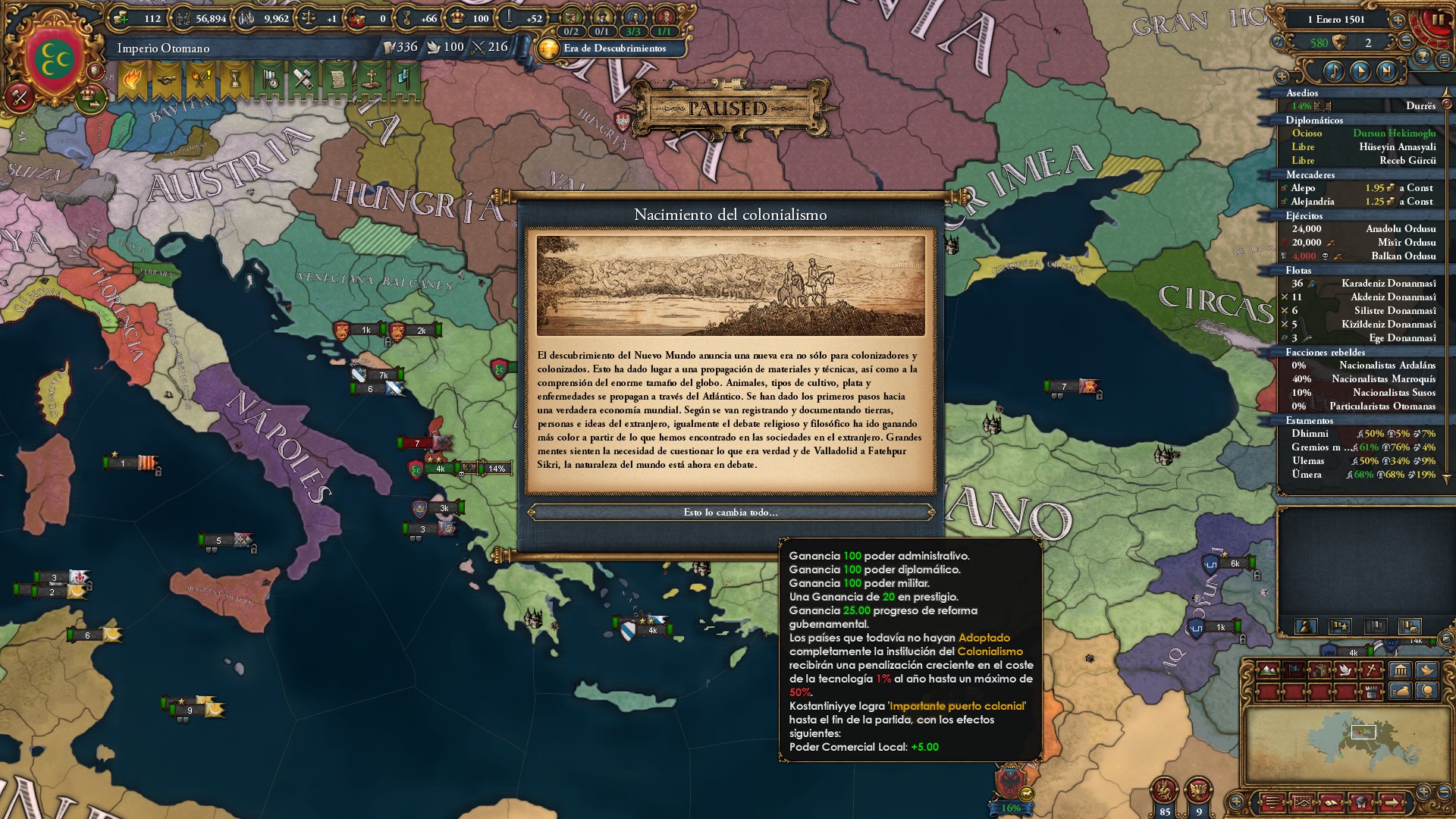The width and height of the screenshot is (1456, 819).
Task: Open the decisions scroll alert banner
Action: (x=338, y=80)
